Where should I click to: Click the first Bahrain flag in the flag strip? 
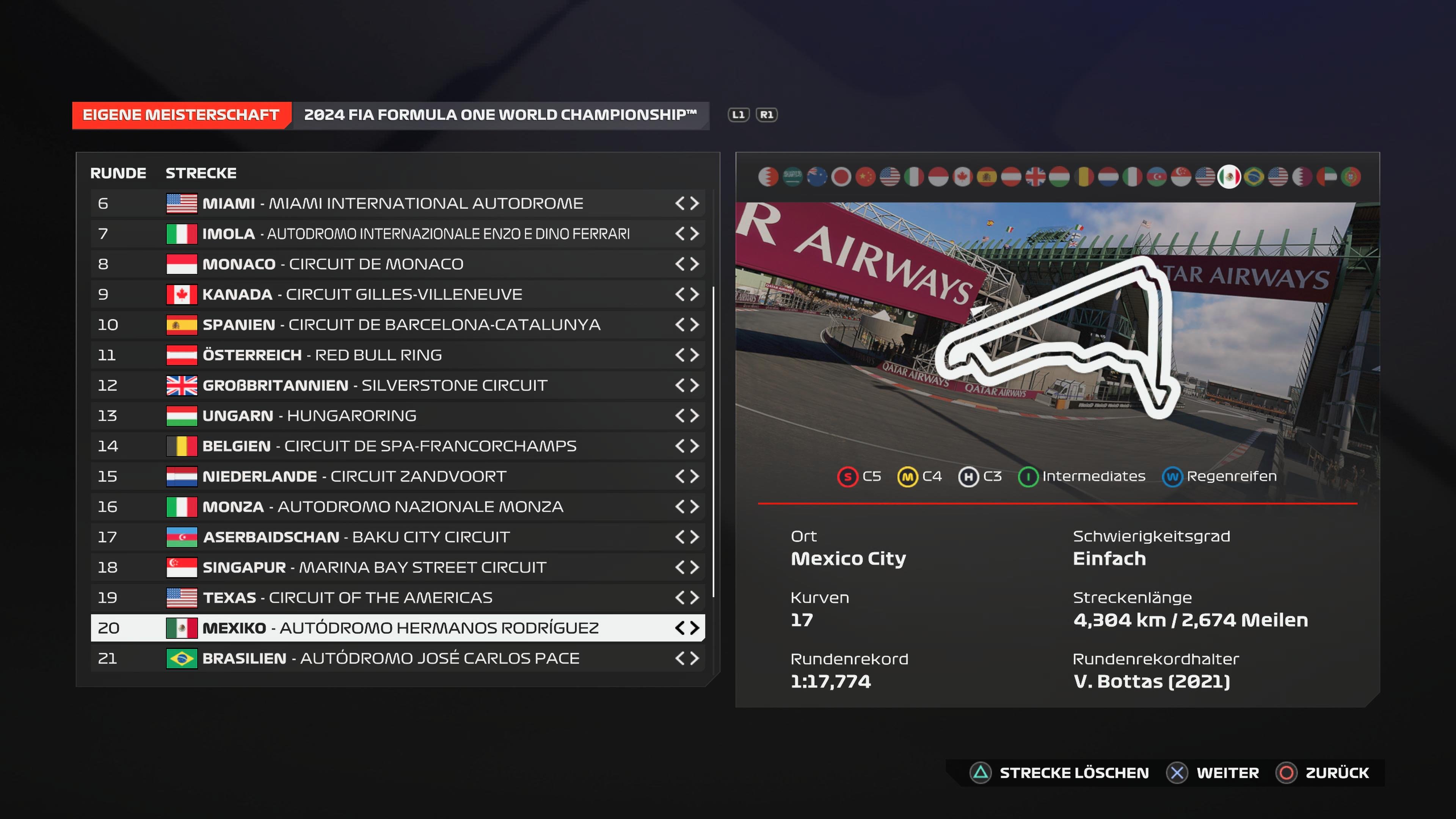click(x=769, y=177)
